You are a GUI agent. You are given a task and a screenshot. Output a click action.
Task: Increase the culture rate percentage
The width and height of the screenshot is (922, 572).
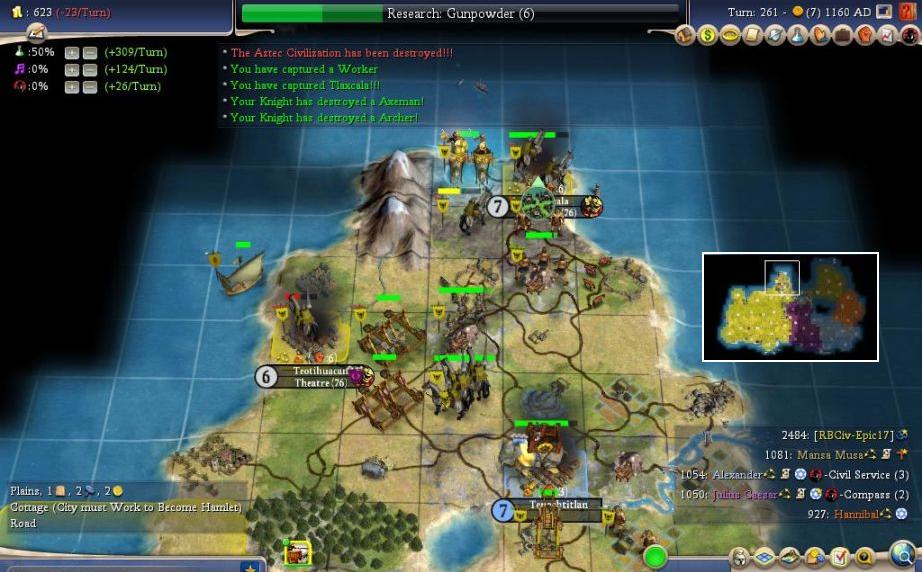pos(72,70)
